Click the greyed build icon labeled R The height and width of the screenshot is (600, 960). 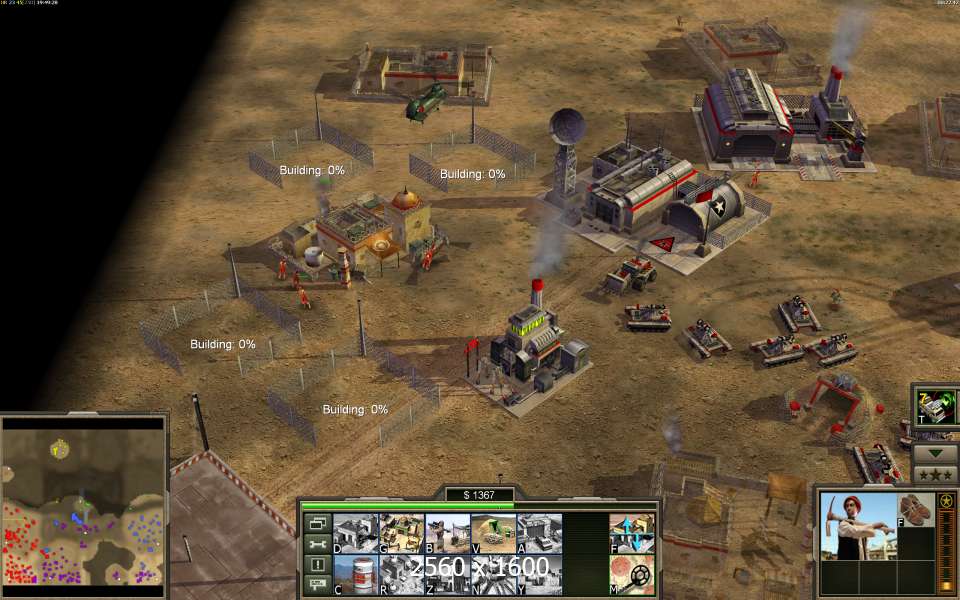point(401,575)
